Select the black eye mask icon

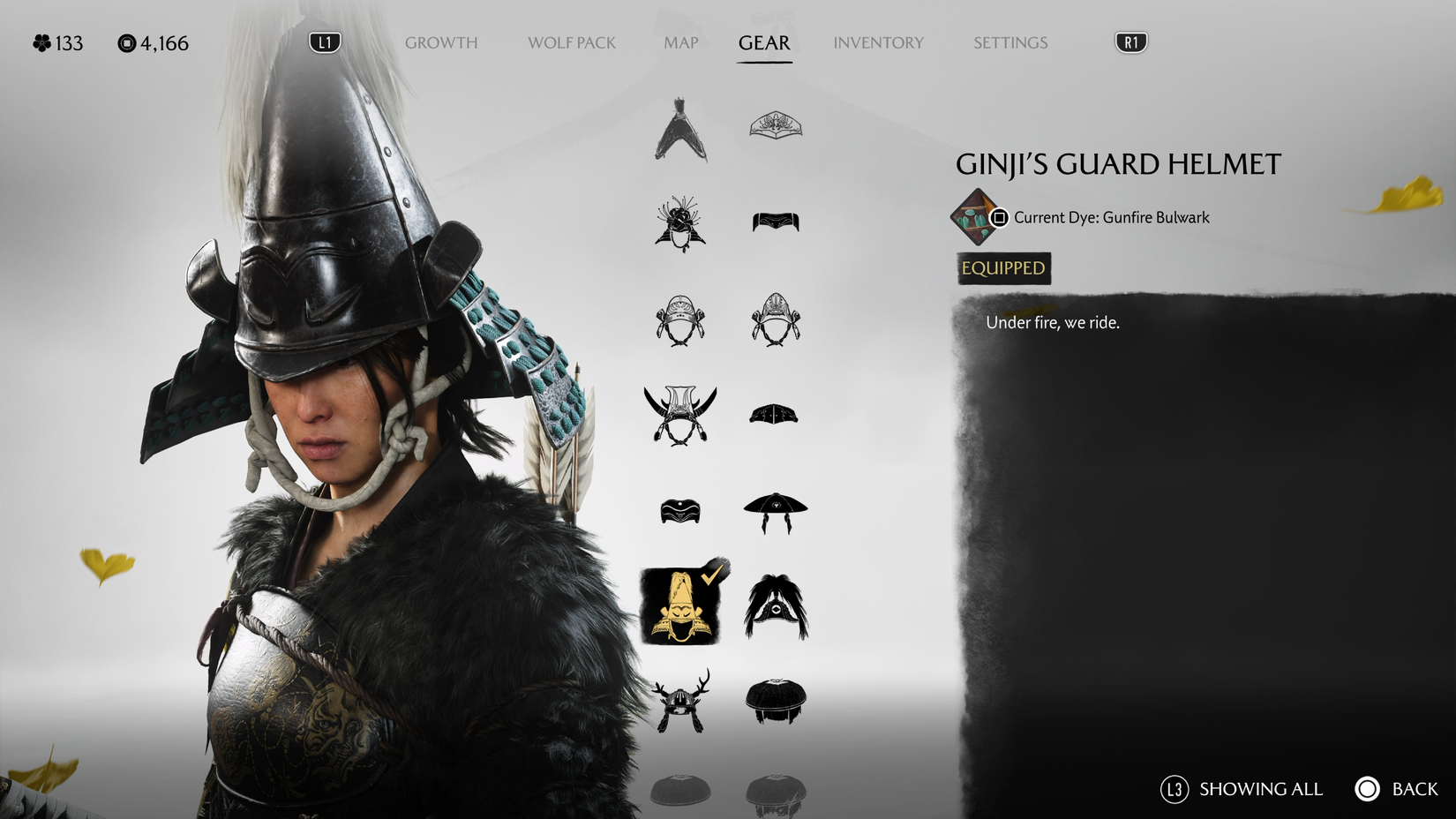coord(774,222)
